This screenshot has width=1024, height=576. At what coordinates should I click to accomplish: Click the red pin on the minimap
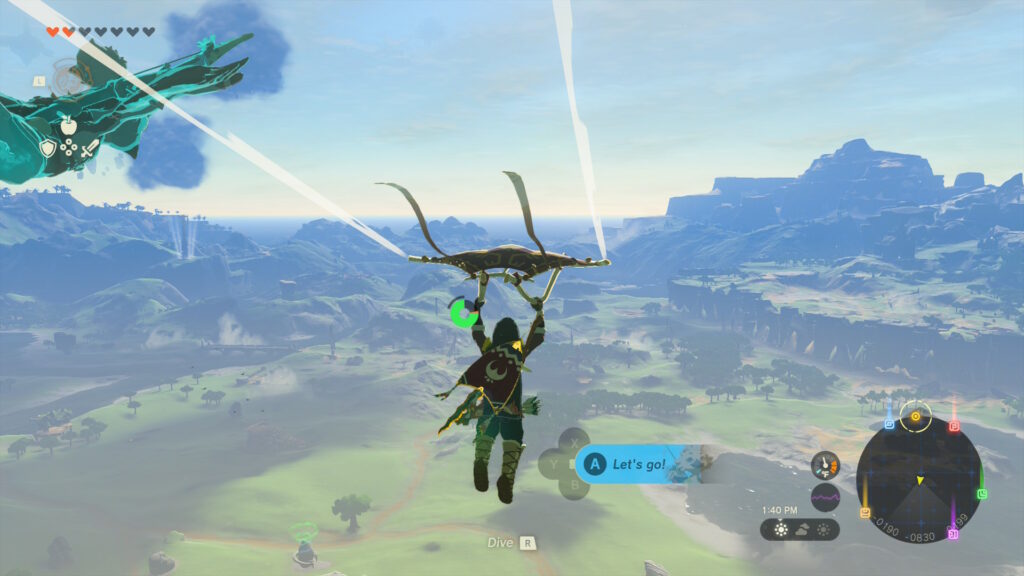pyautogui.click(x=954, y=426)
